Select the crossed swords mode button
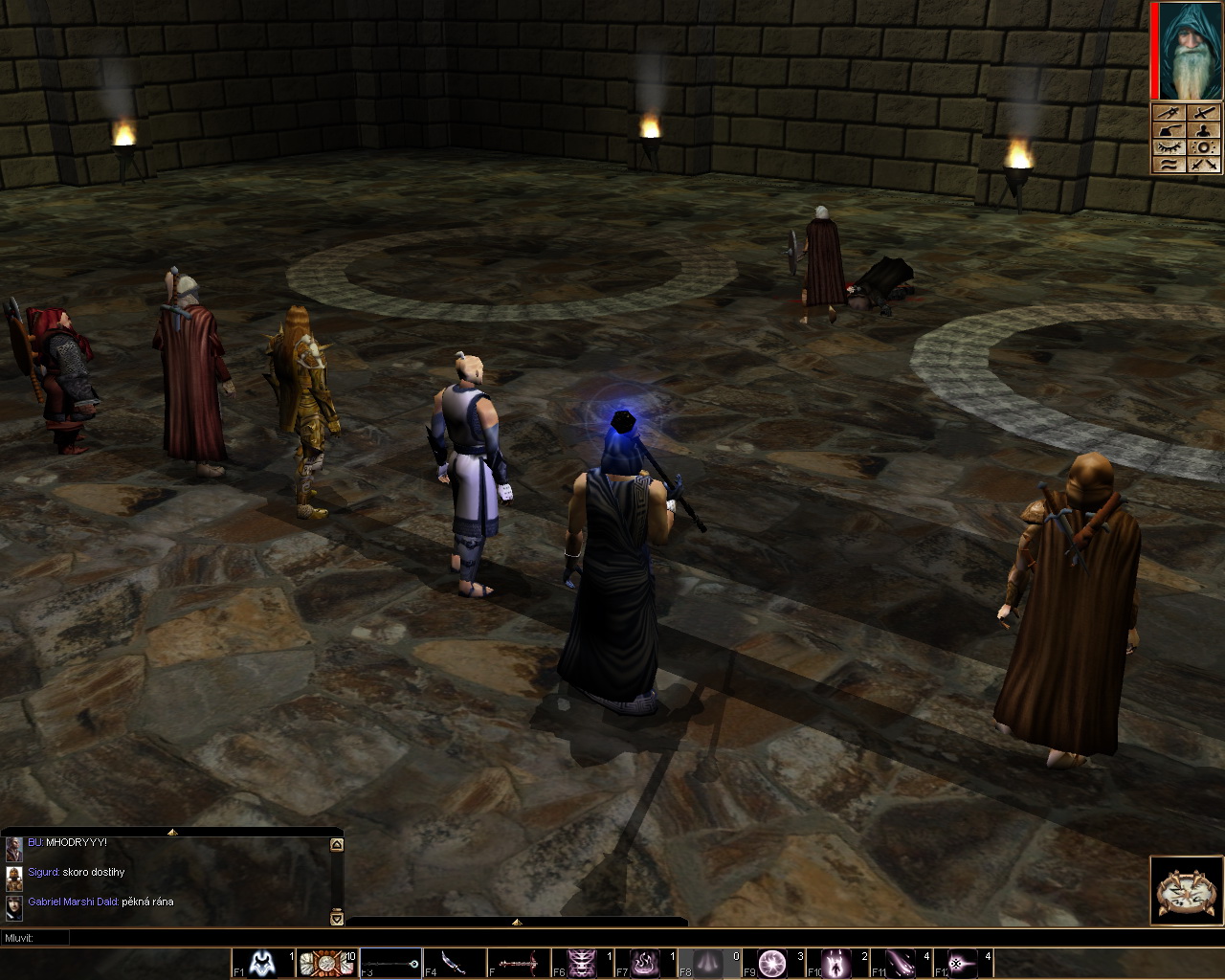The height and width of the screenshot is (980, 1225). [x=1205, y=165]
